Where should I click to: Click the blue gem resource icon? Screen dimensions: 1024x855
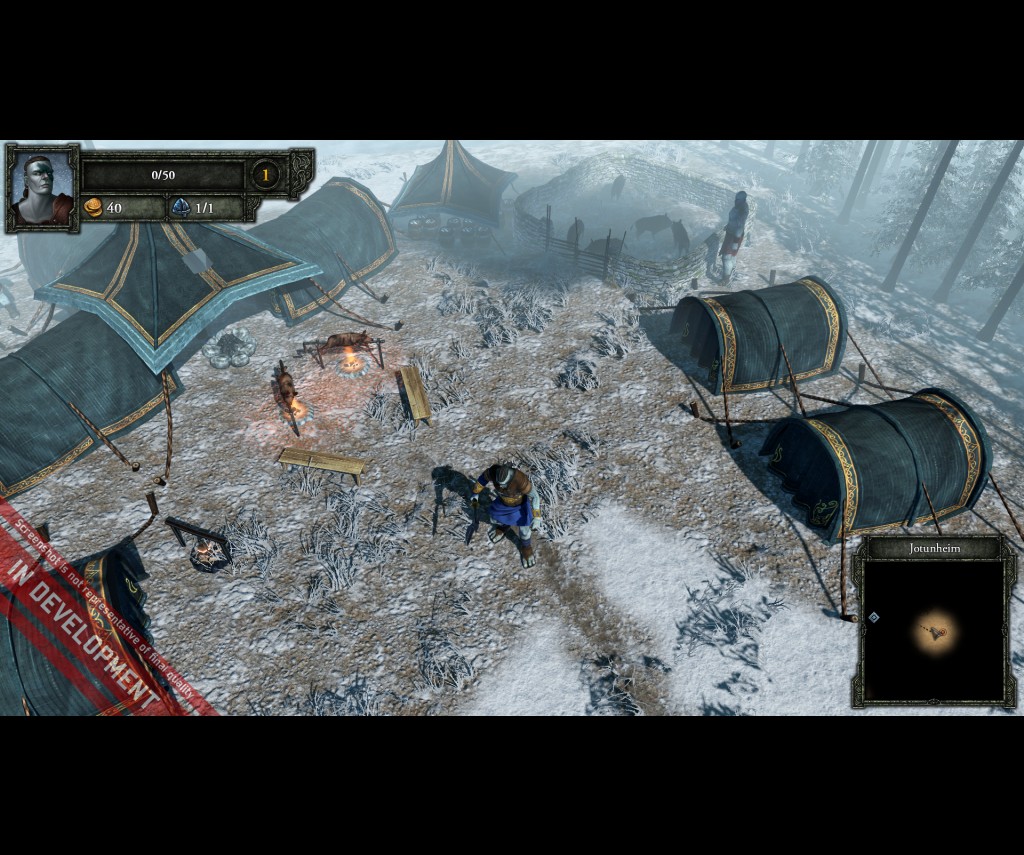[181, 207]
